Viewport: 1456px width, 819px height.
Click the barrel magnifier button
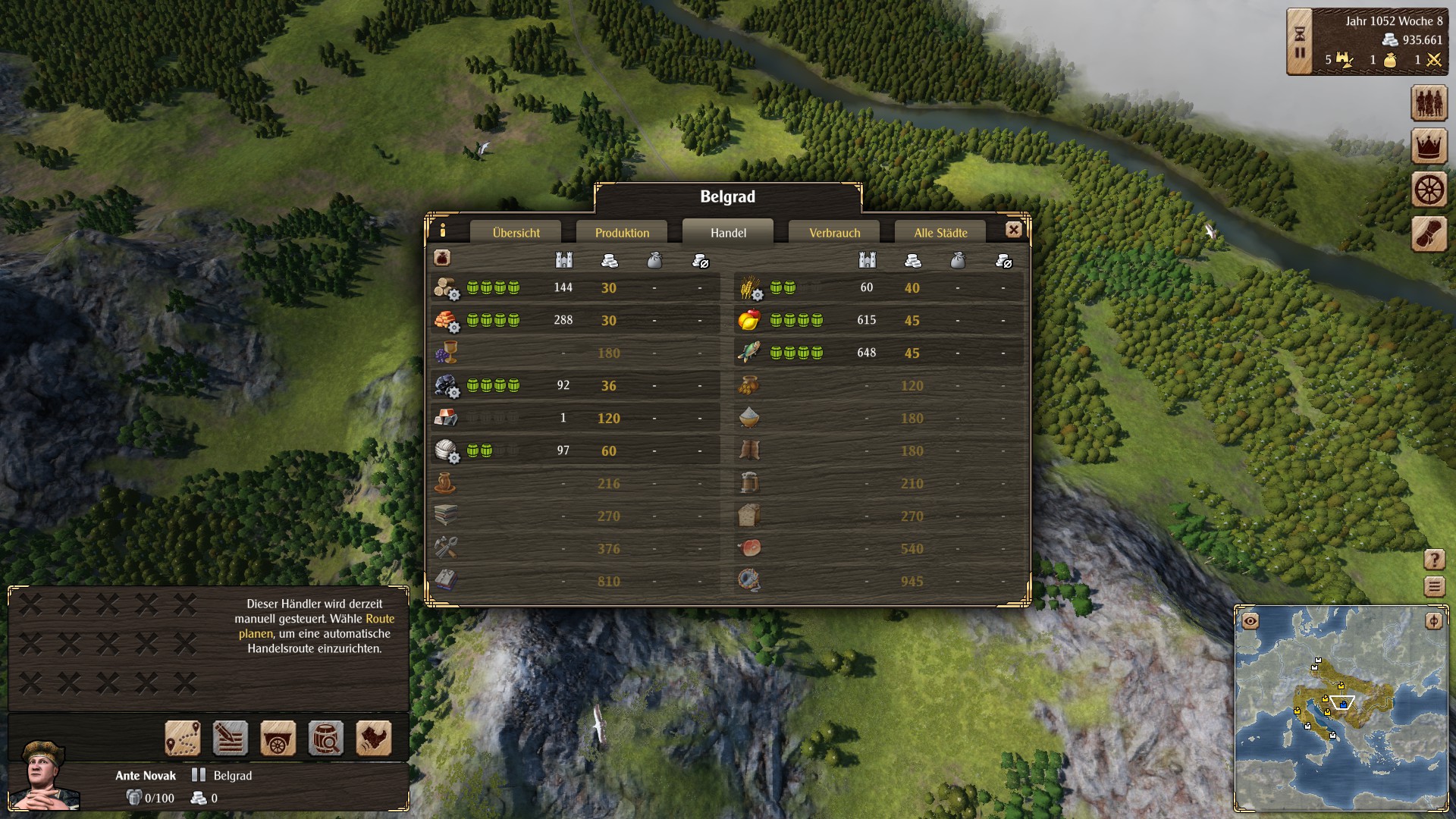click(x=326, y=738)
